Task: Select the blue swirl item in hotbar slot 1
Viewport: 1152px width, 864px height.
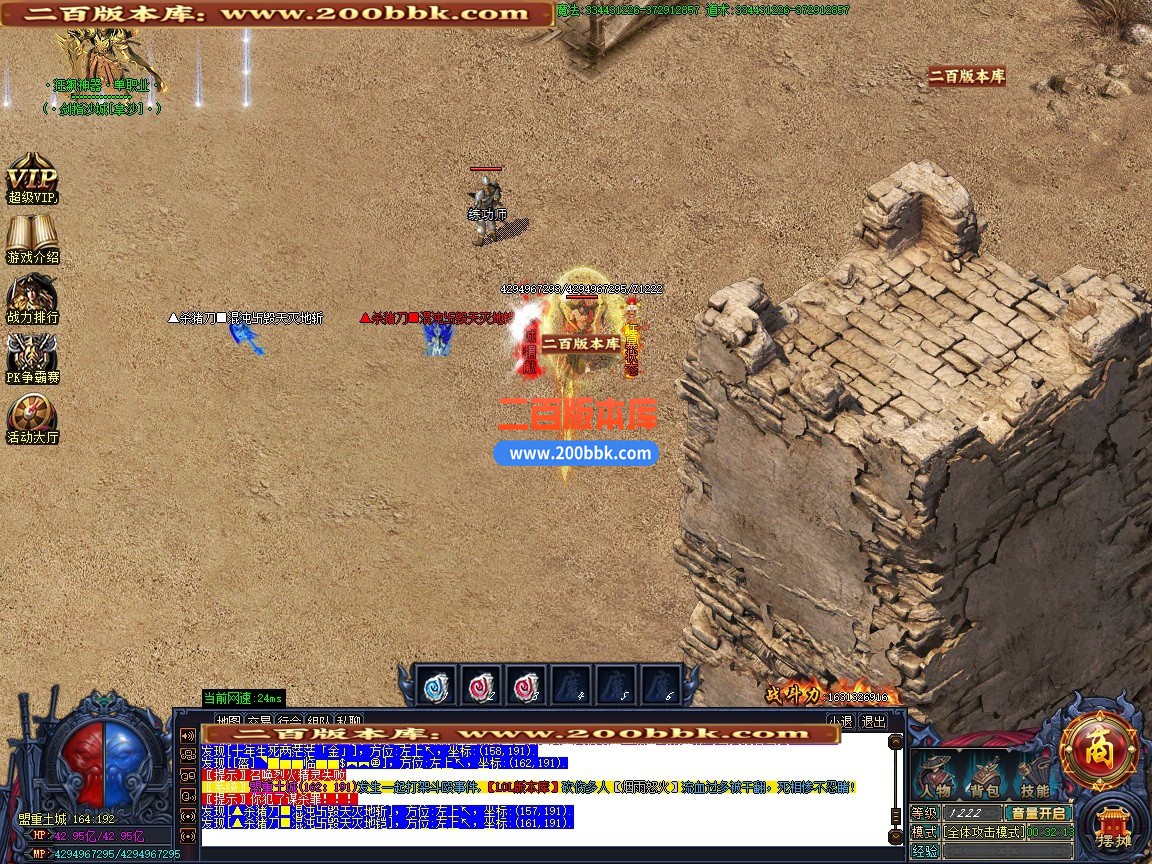Action: coord(437,686)
